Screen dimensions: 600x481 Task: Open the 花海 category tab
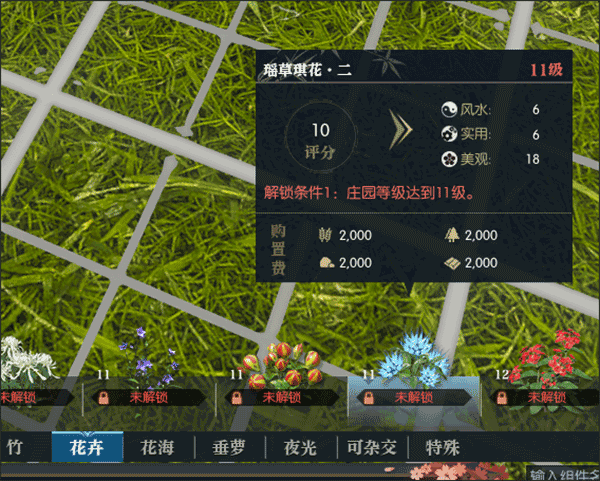[158, 447]
